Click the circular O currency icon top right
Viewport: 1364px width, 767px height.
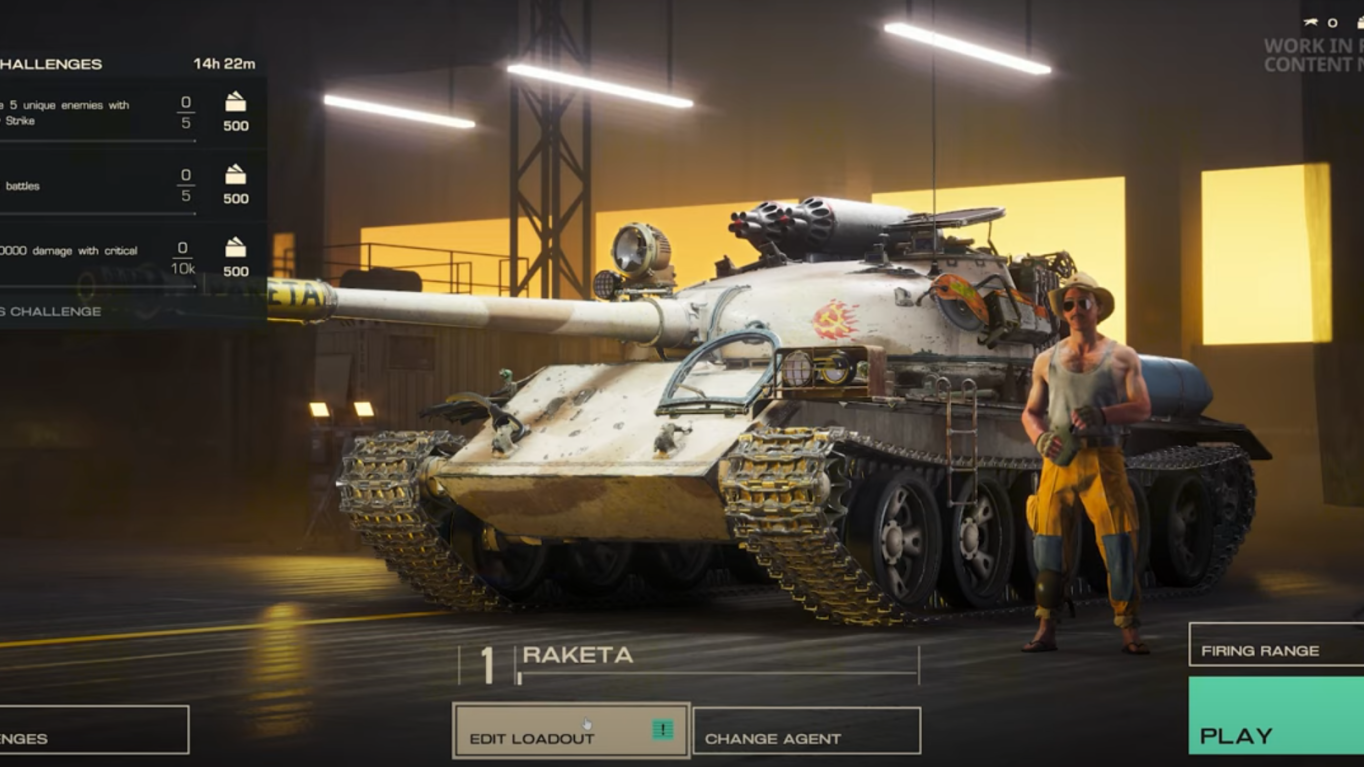1332,22
